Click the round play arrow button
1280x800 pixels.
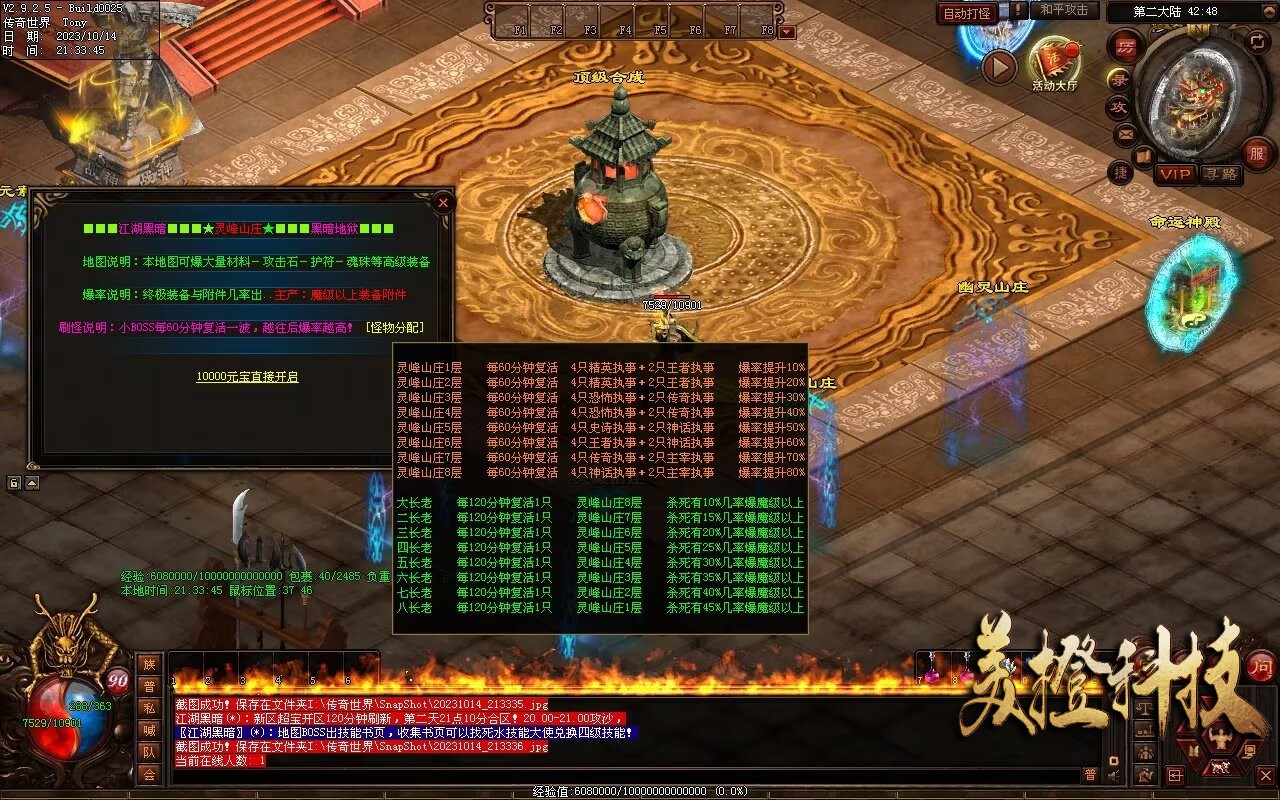pyautogui.click(x=998, y=67)
